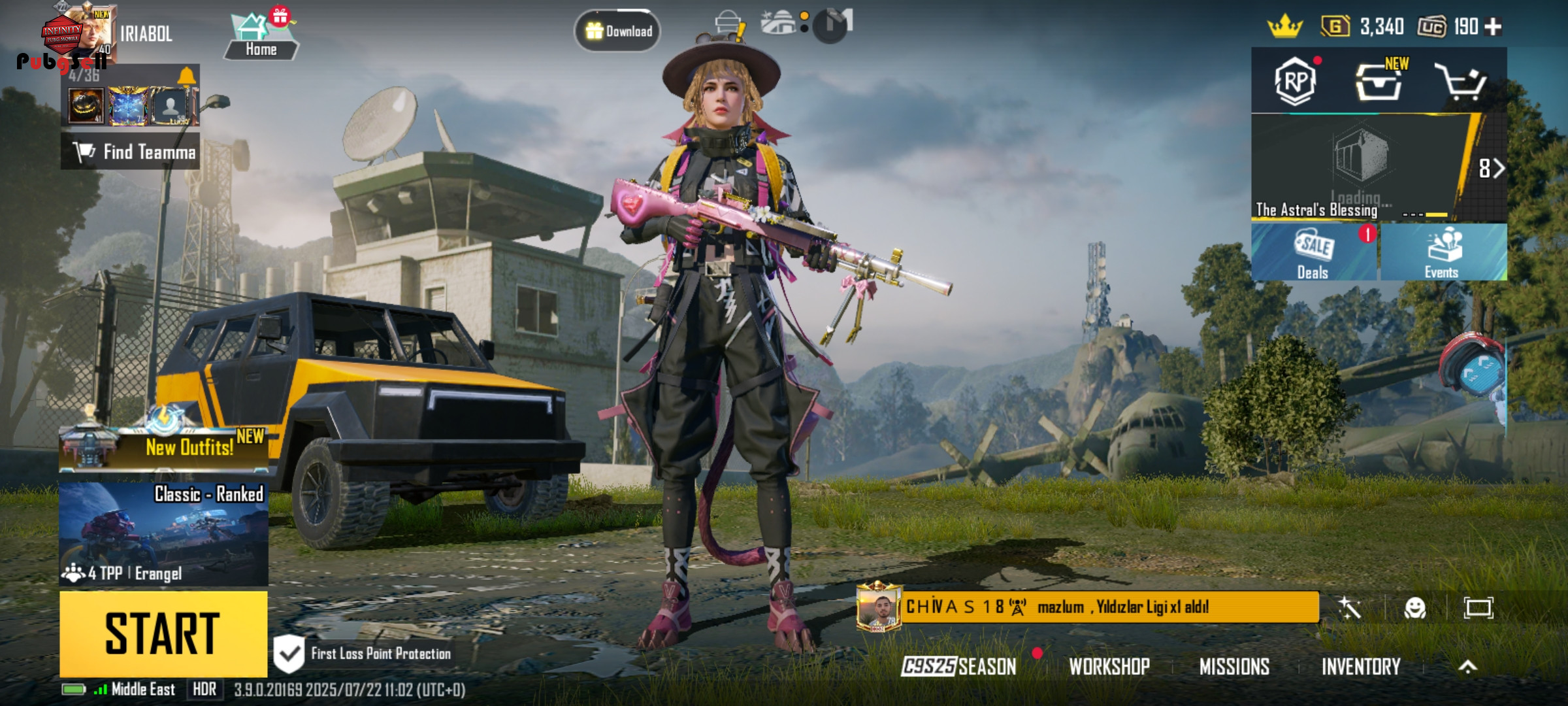
Task: Click the Find Teammate button
Action: click(131, 152)
